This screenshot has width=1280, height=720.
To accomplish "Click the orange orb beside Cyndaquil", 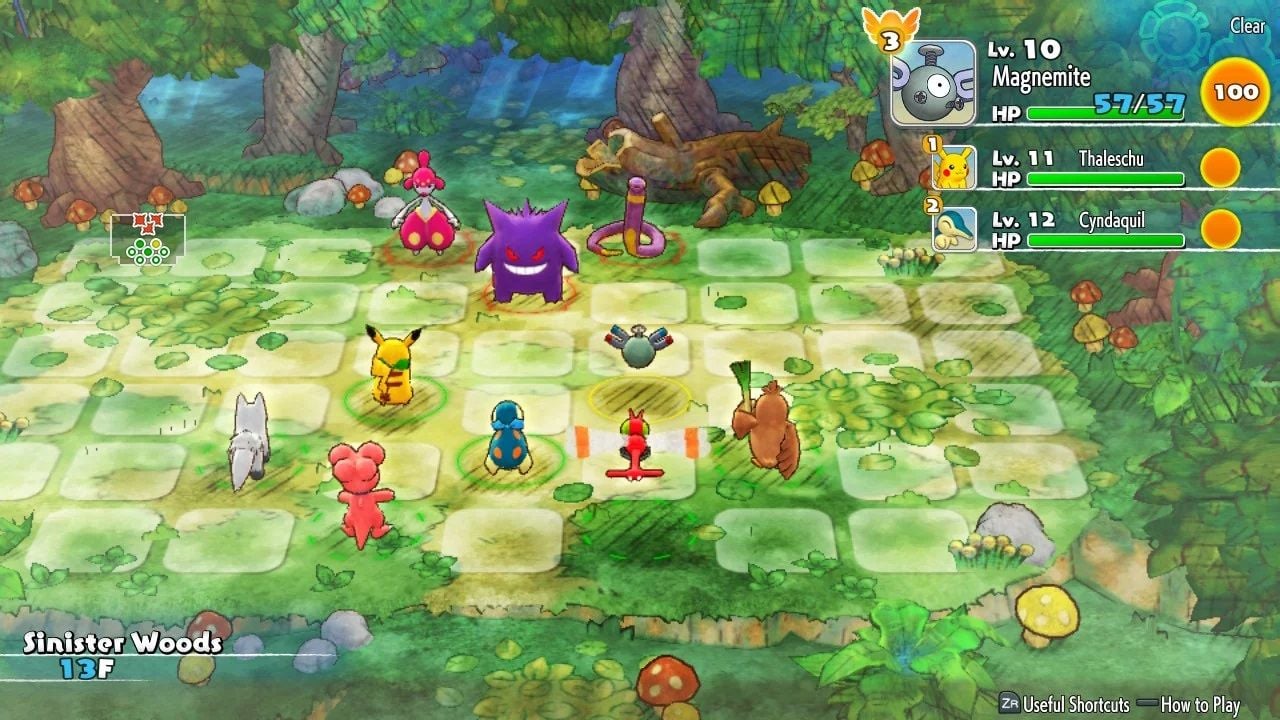I will (1220, 229).
